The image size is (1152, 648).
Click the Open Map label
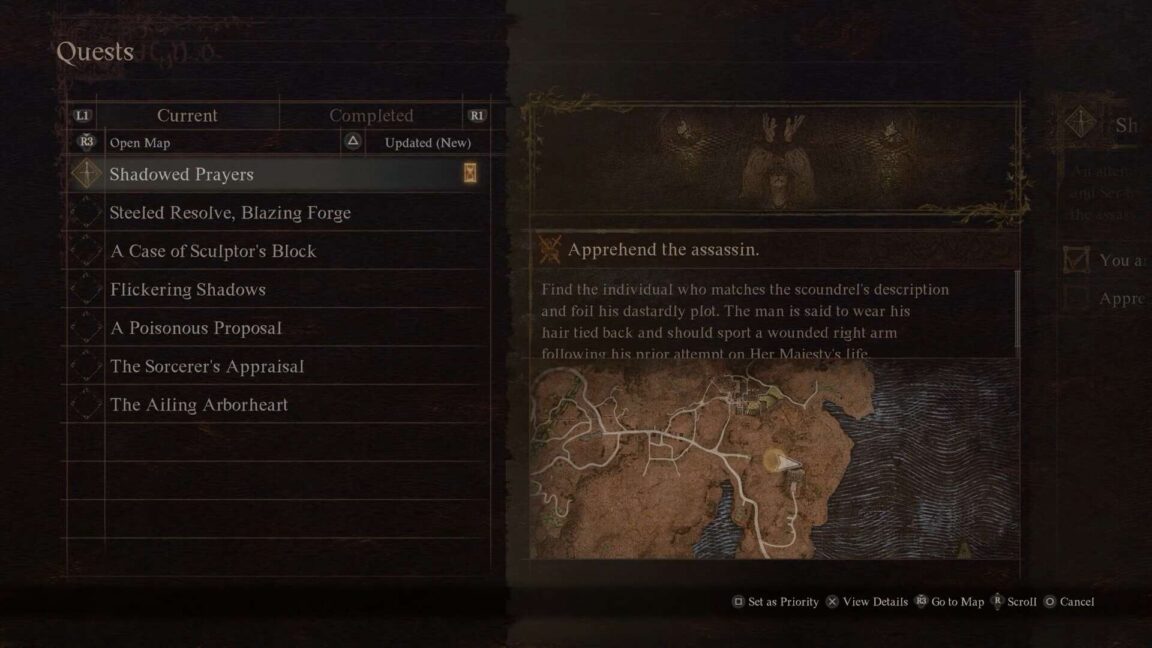[x=140, y=143]
